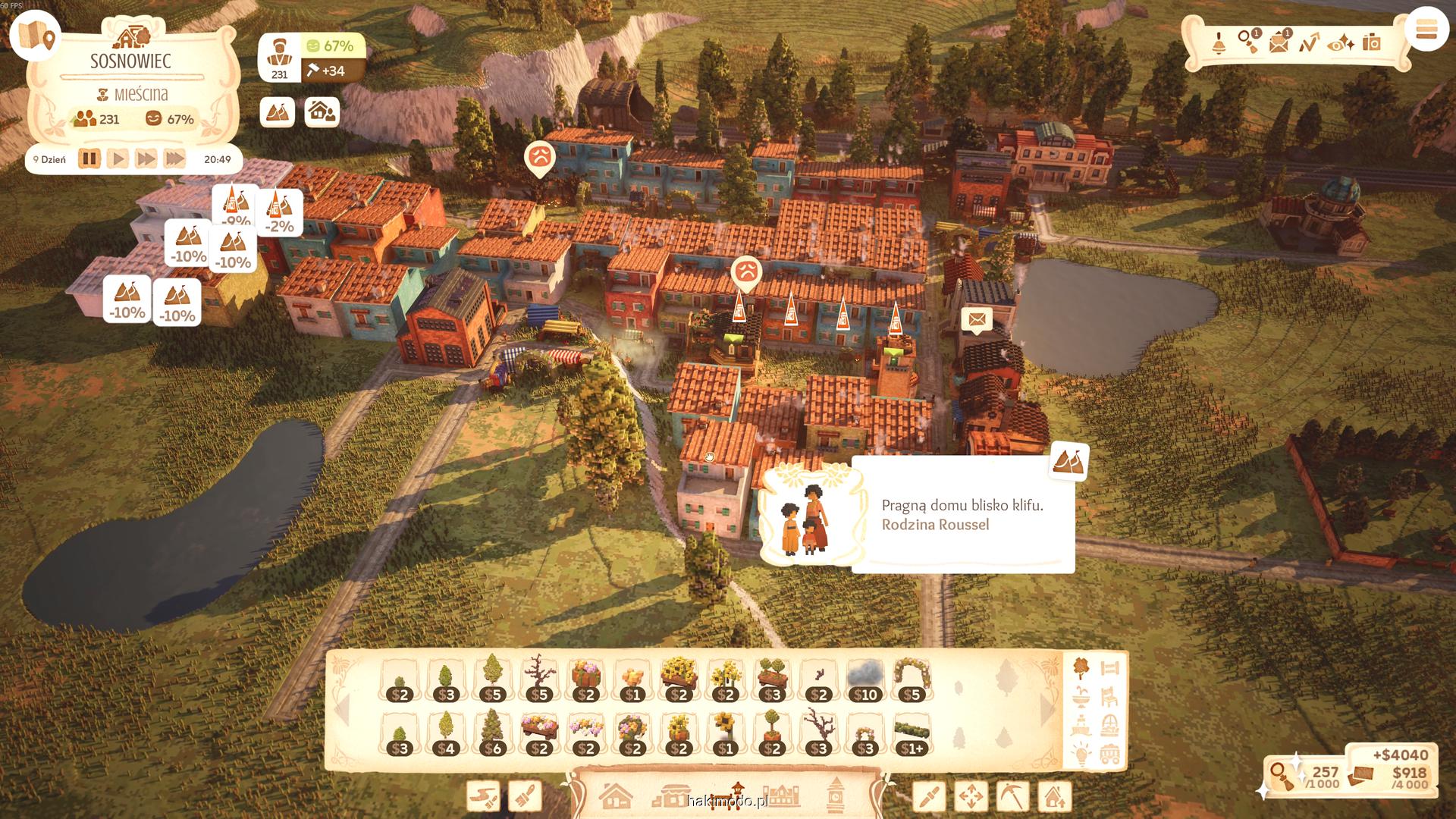Image resolution: width=1456 pixels, height=819 pixels.
Task: Activate the move arrows tool
Action: (971, 797)
